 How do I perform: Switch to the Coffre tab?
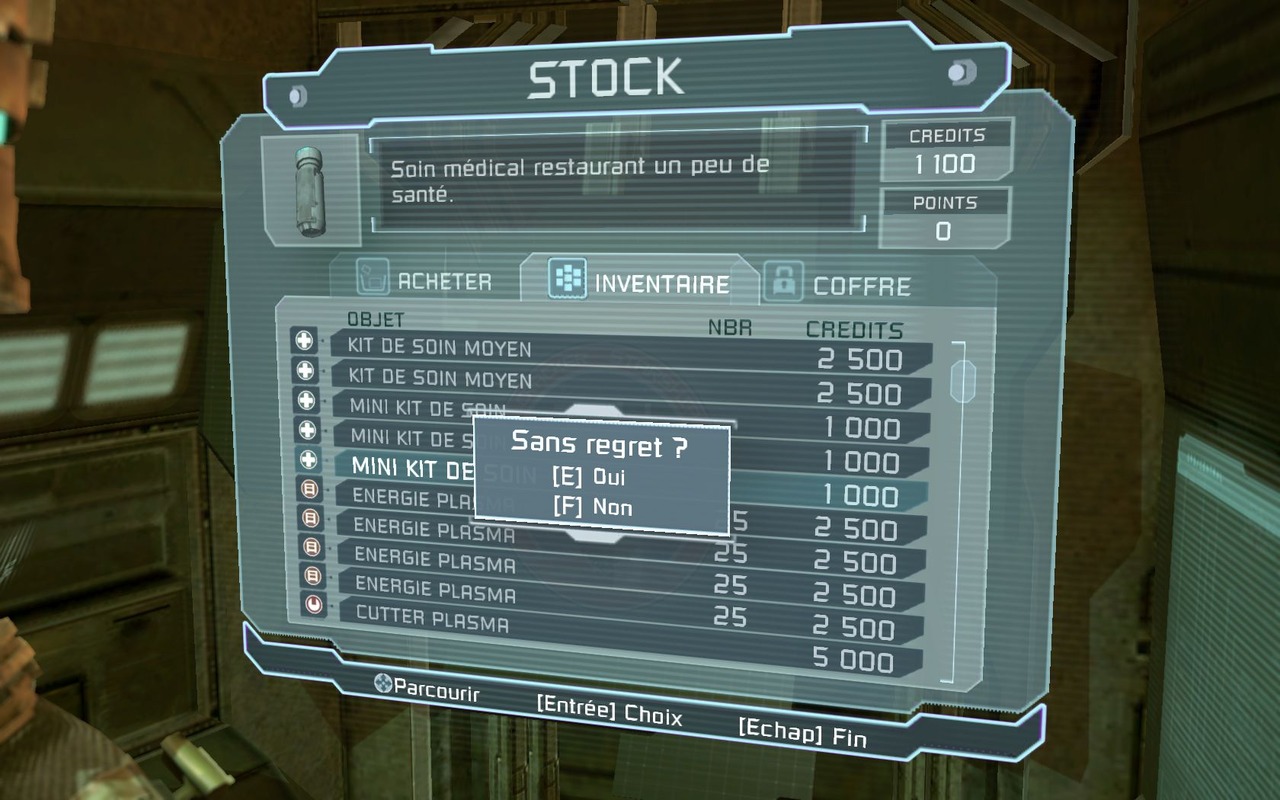coord(839,285)
